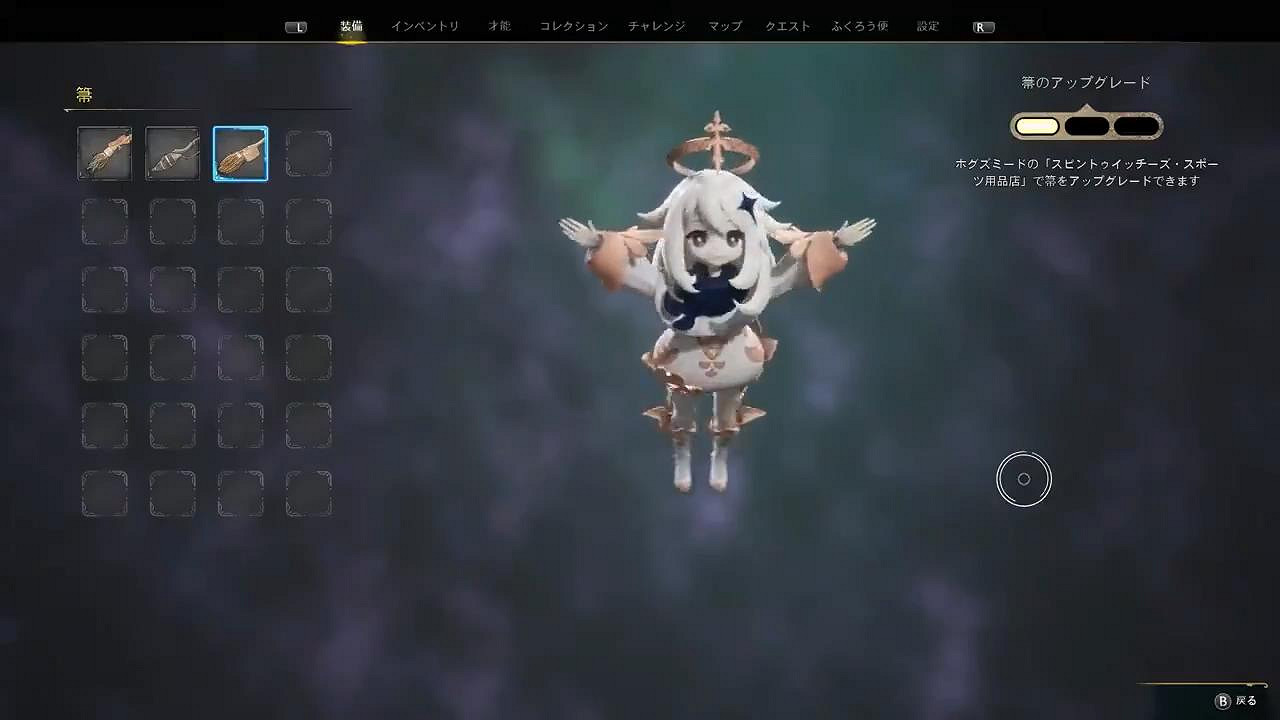1280x720 pixels.
Task: Open the ふくろう便 owl post section
Action: [862, 27]
